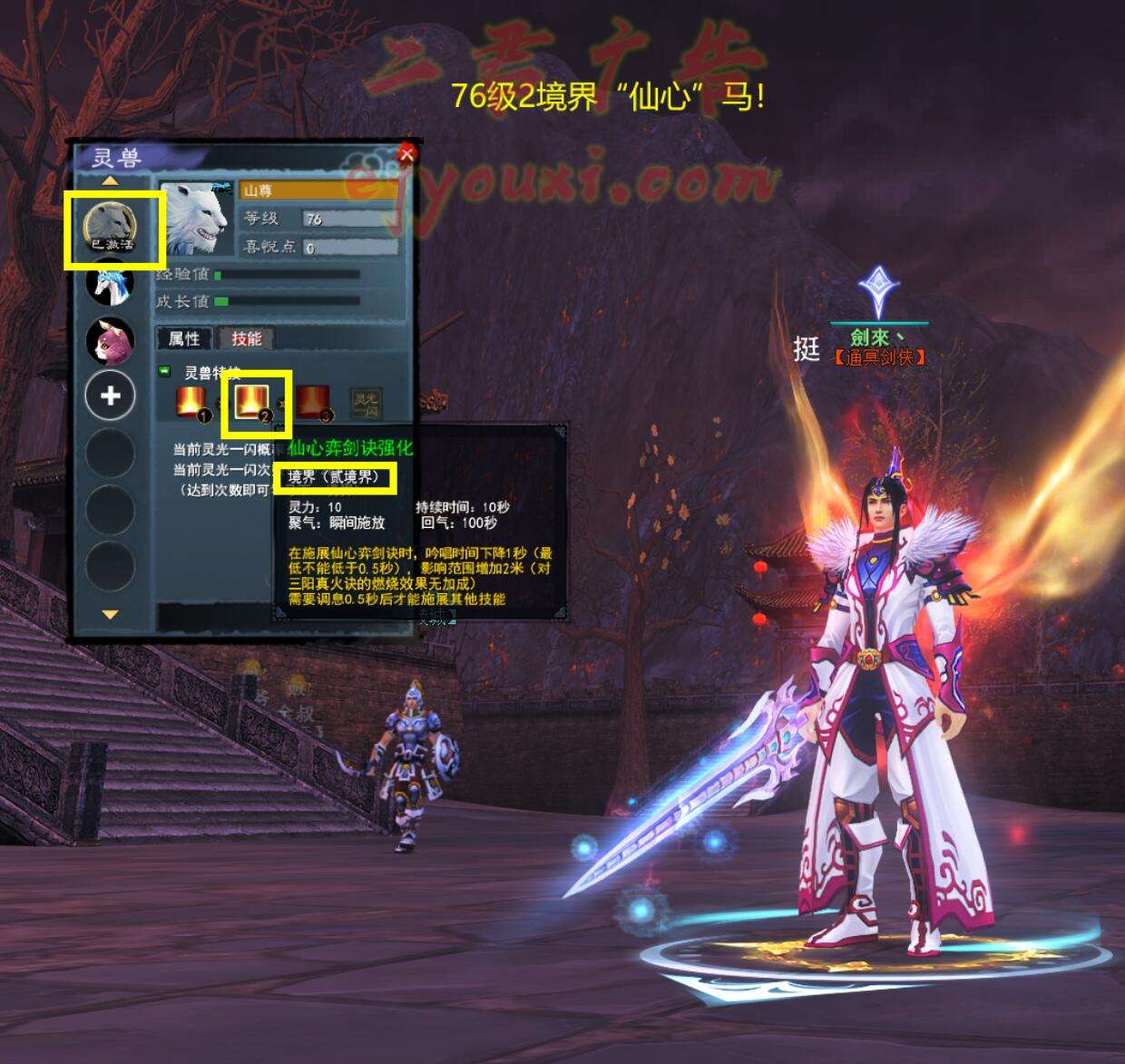Add a new spirit beast with plus button

[x=110, y=396]
